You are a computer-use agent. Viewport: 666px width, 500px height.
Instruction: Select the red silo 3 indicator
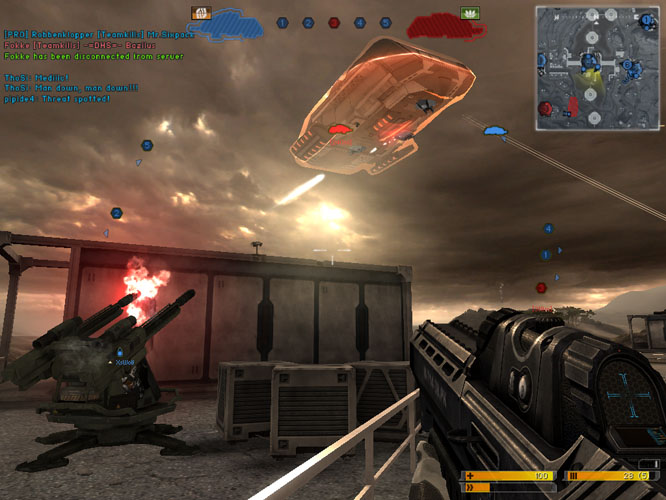[x=334, y=22]
